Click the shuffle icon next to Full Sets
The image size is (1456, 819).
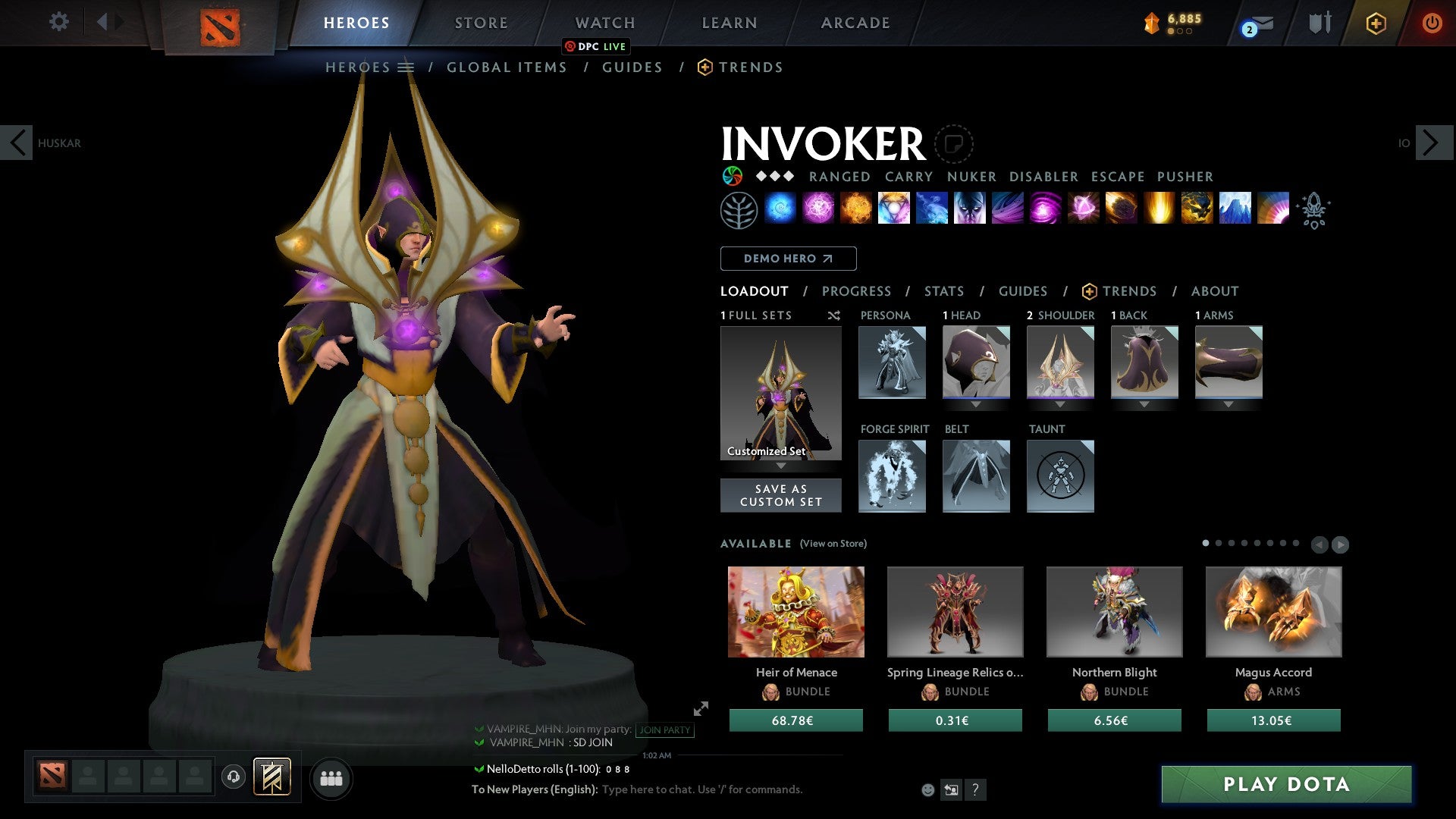[x=833, y=315]
